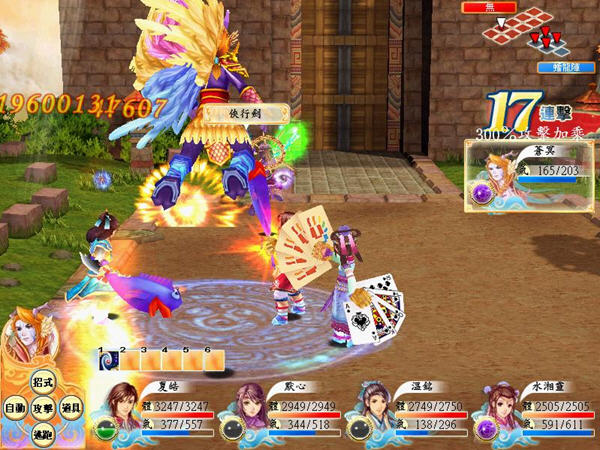
Task: Select 溫銘's party portrait
Action: click(371, 408)
